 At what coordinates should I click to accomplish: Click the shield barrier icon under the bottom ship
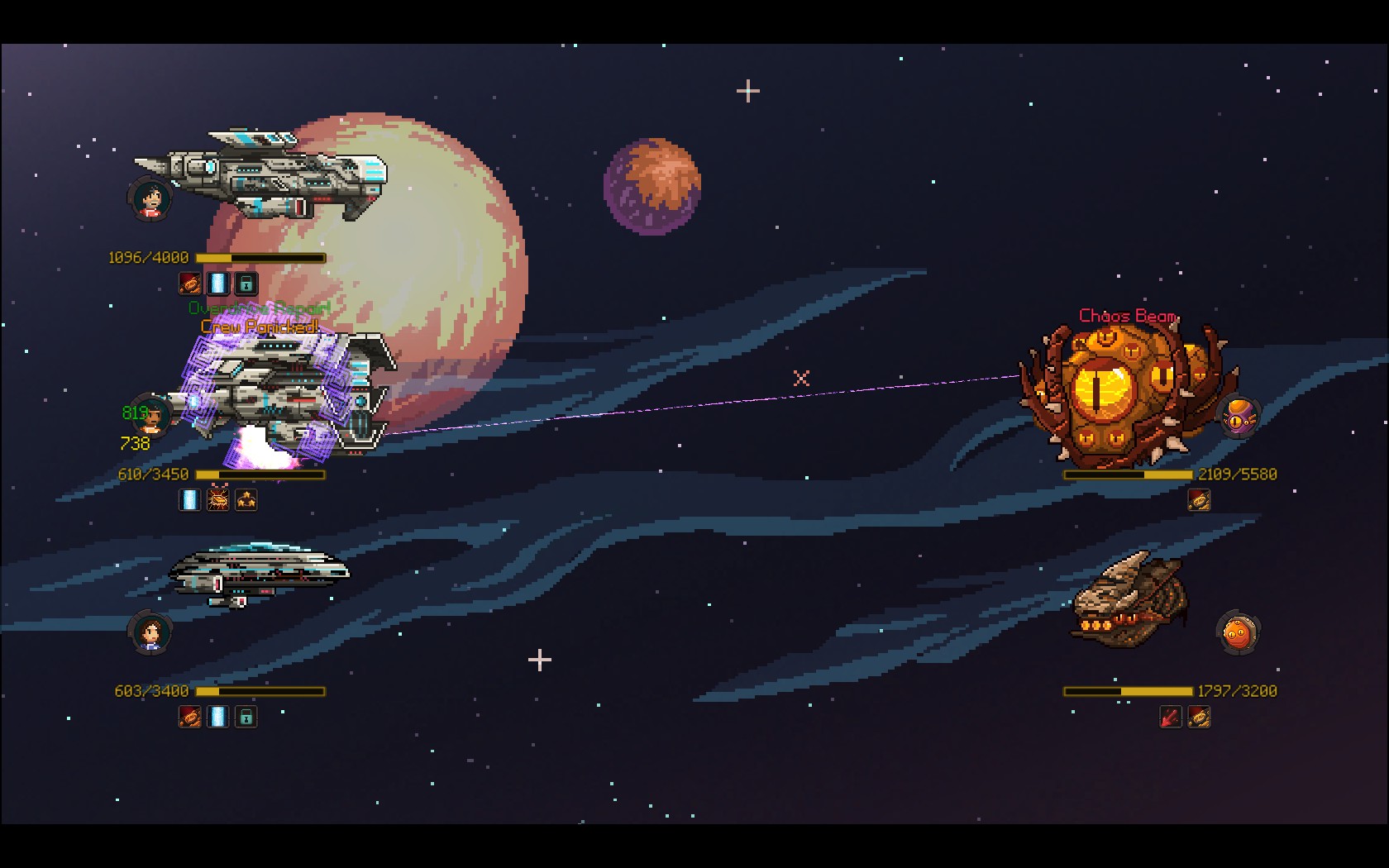(216, 718)
